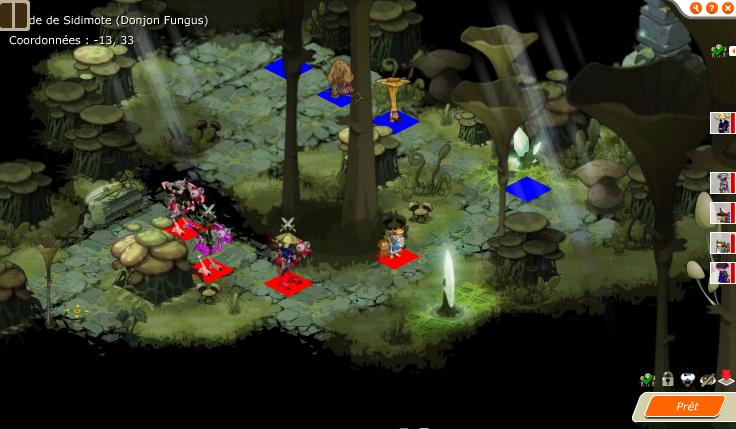Choose the blue start tile beside the crystal
The width and height of the screenshot is (736, 429).
click(528, 188)
